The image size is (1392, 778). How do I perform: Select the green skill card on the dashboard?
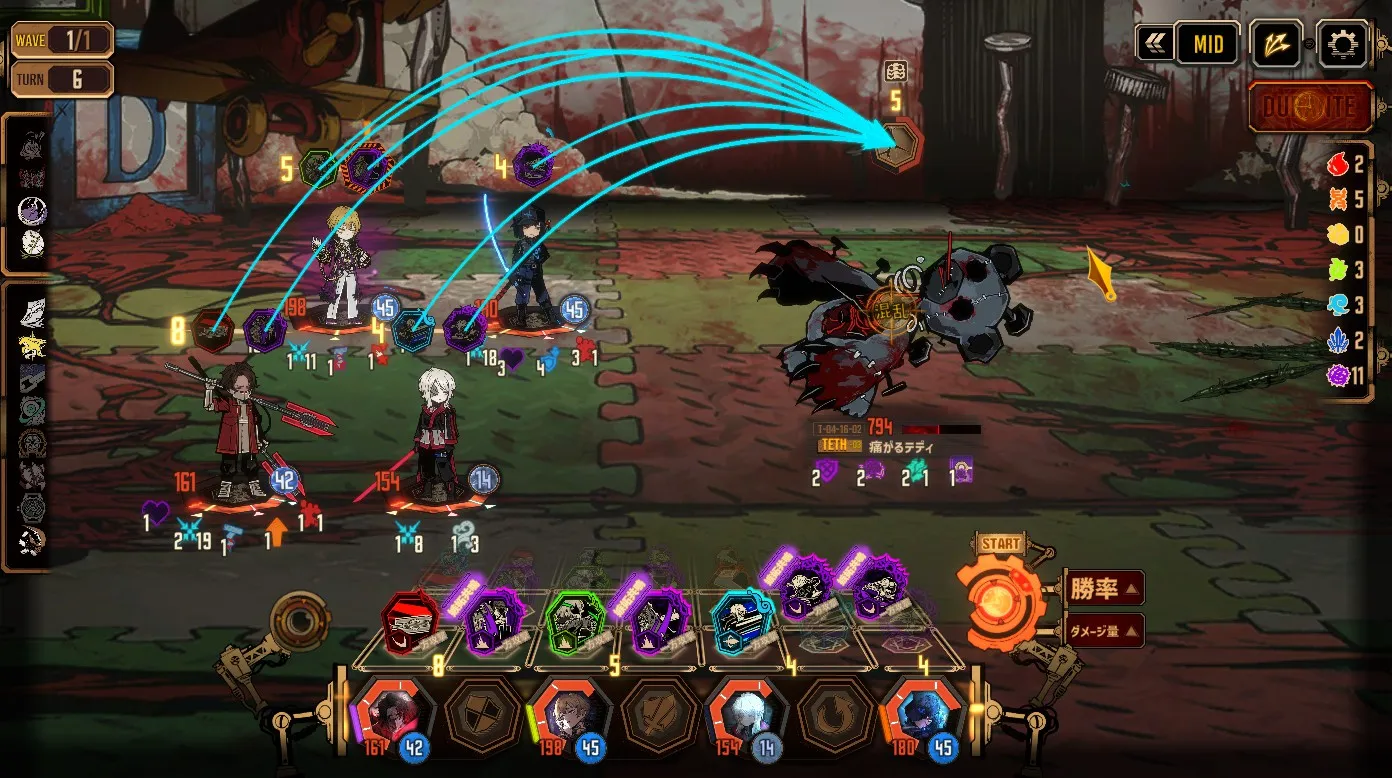[x=575, y=621]
